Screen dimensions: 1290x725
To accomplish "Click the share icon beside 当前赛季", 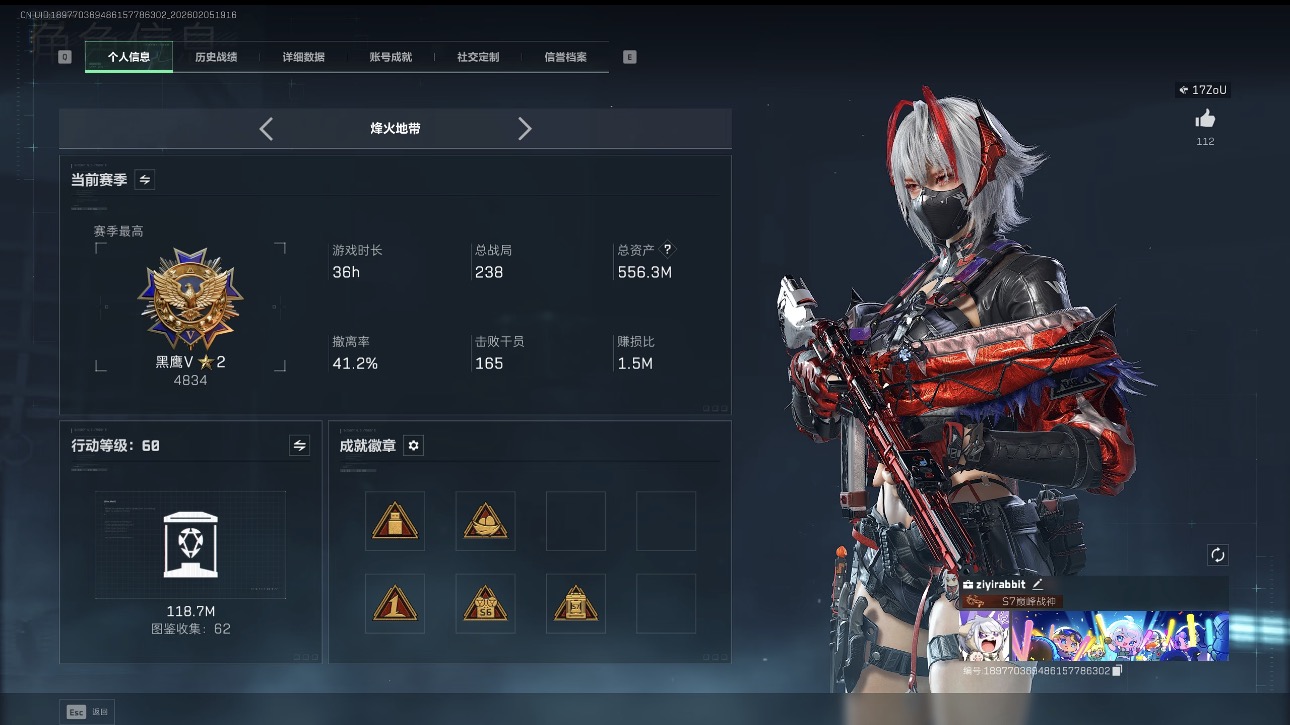I will (143, 178).
